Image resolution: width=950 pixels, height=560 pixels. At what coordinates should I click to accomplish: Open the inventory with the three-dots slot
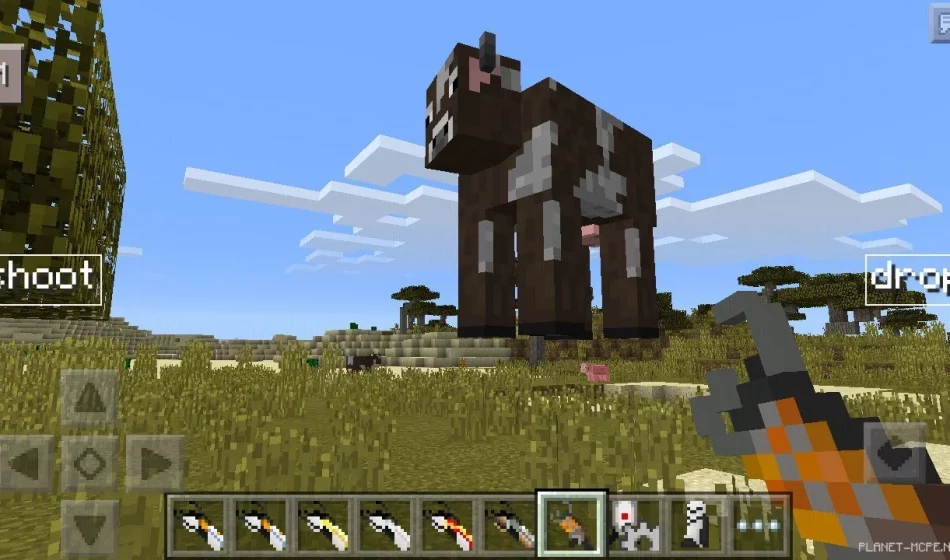point(759,524)
